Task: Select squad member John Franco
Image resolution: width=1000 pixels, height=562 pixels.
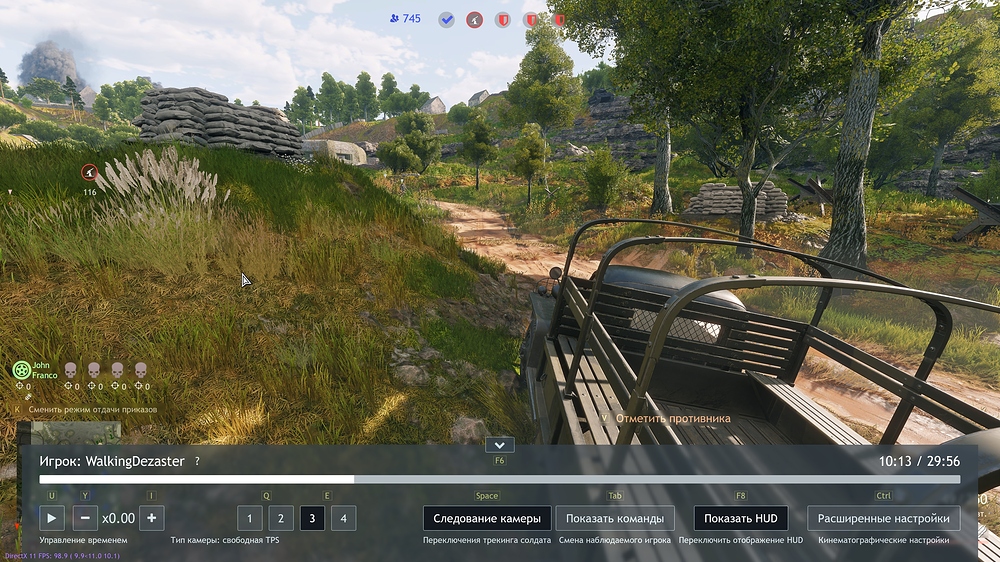Action: 22,370
